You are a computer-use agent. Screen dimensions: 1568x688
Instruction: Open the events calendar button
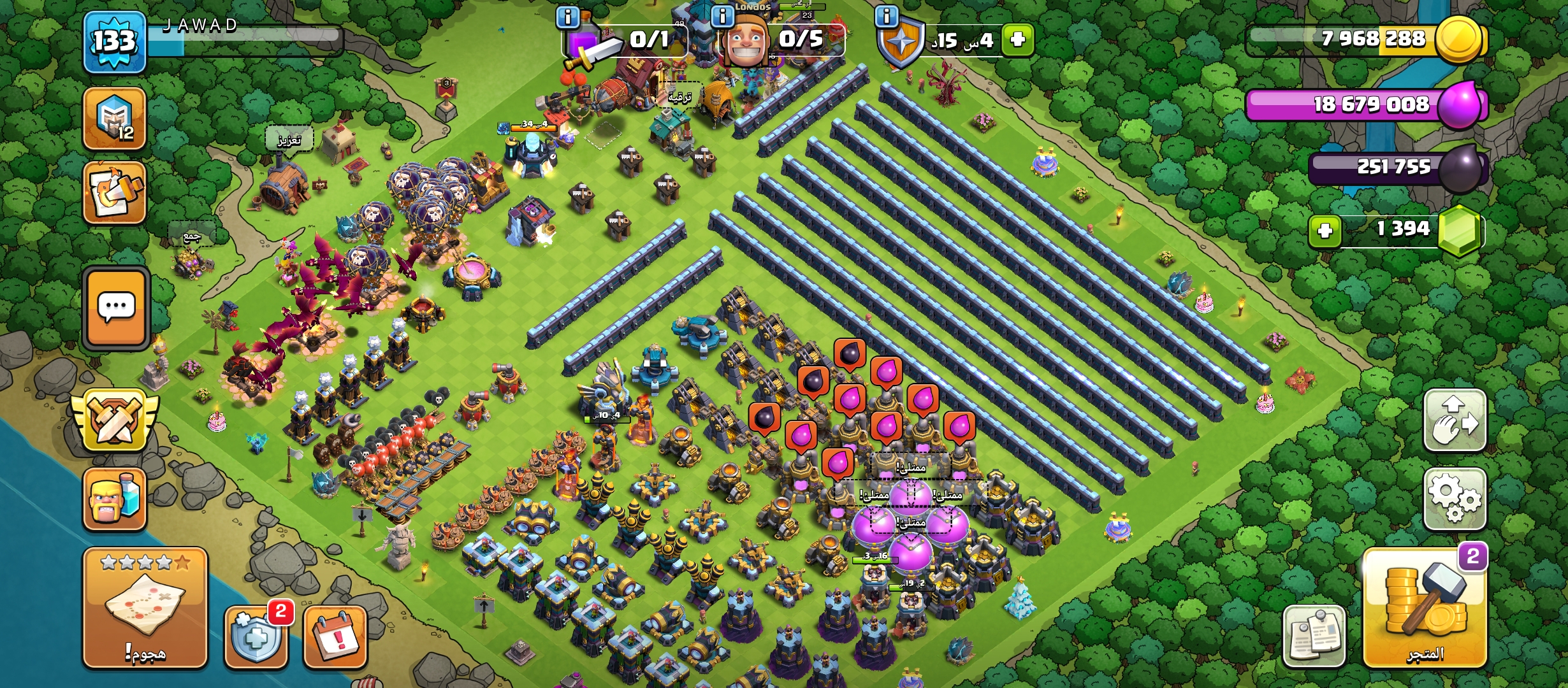tap(335, 636)
